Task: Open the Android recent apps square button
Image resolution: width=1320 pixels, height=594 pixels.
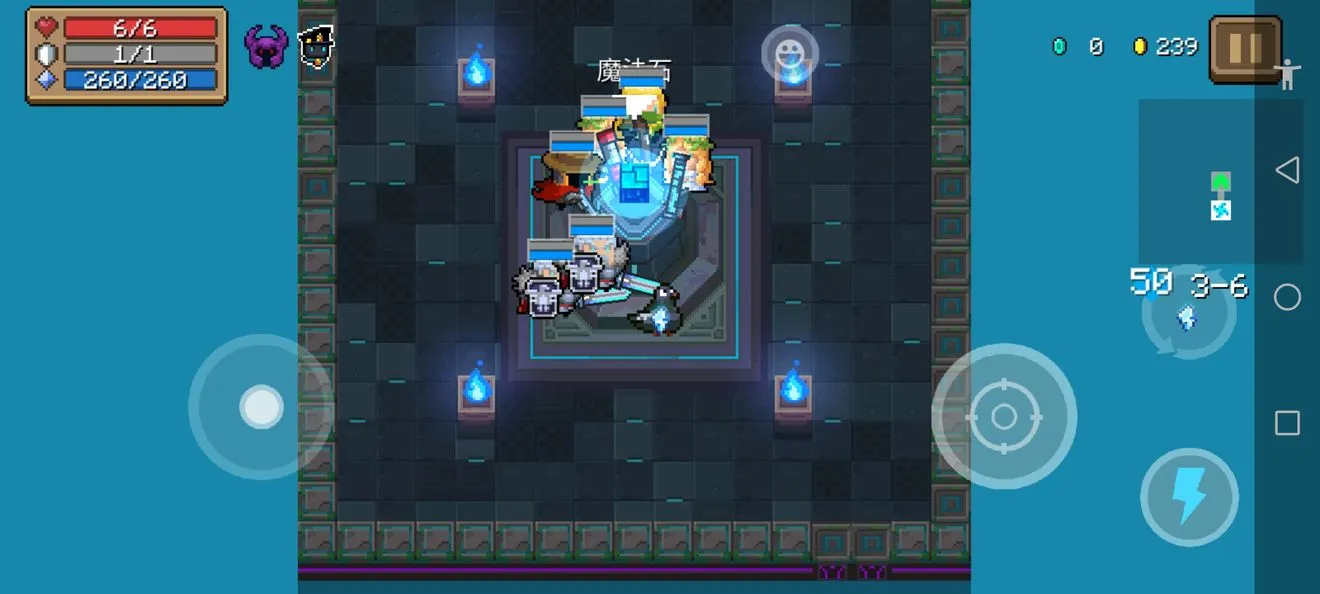Action: click(x=1287, y=423)
